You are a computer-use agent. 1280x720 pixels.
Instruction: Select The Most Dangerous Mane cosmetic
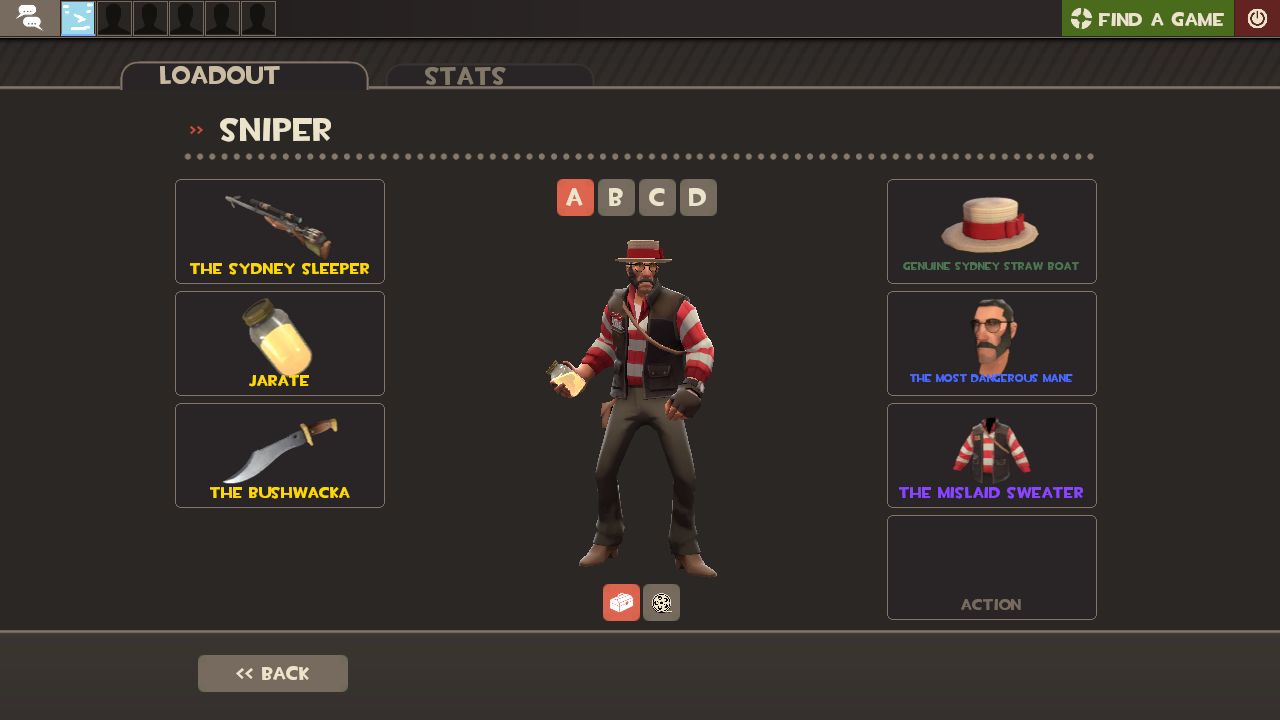(991, 343)
